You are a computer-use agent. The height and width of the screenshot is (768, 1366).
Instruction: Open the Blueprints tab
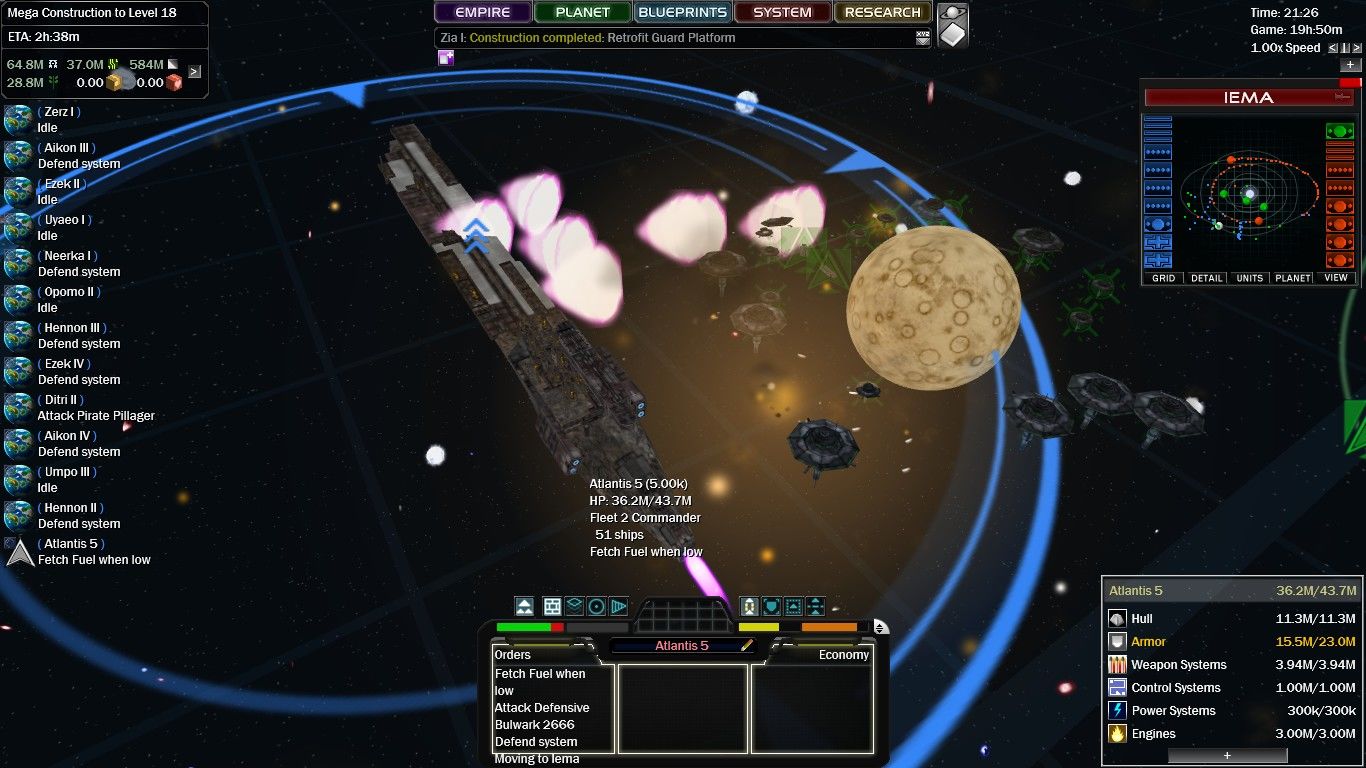[x=683, y=13]
